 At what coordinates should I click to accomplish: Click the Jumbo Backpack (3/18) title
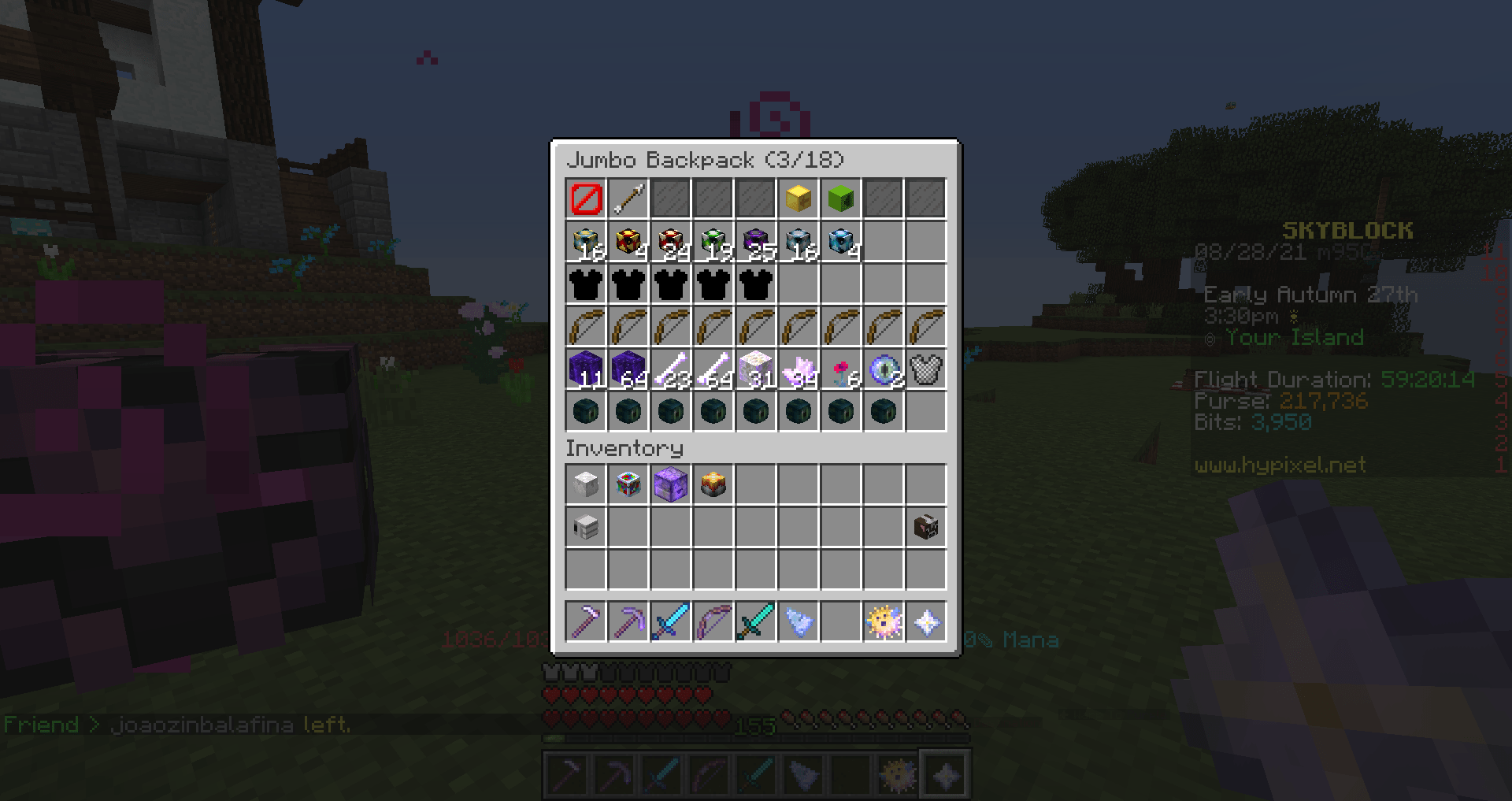706,160
